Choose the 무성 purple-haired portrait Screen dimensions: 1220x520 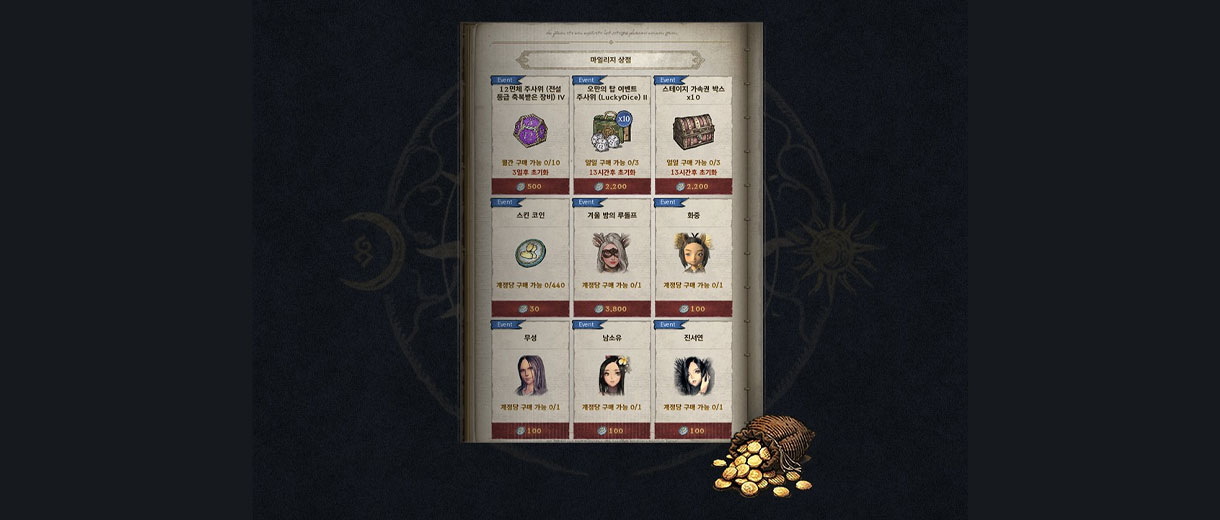[530, 374]
